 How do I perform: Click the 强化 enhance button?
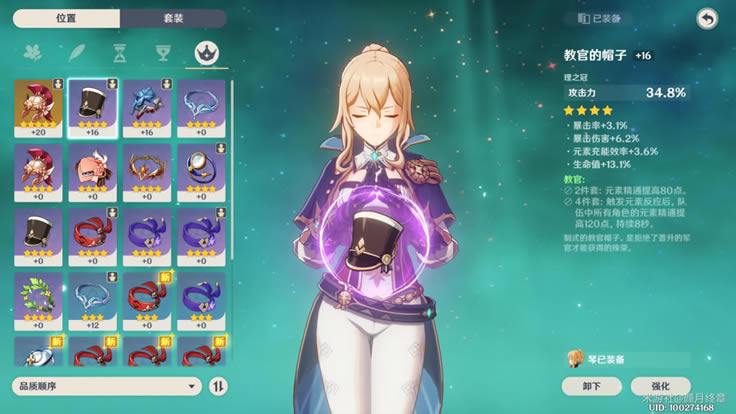661,386
